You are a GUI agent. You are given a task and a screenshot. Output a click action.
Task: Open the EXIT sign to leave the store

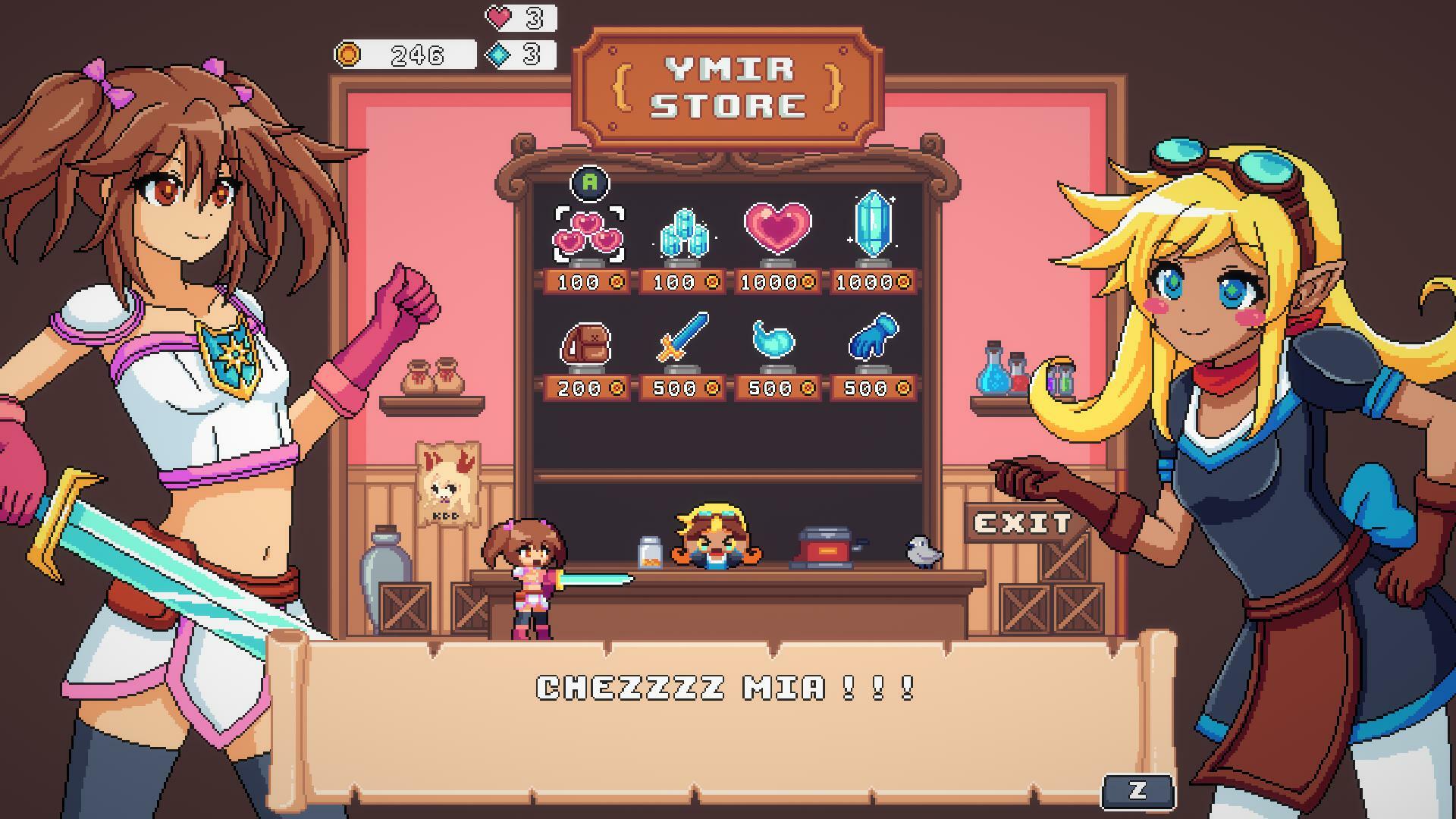tap(1020, 521)
